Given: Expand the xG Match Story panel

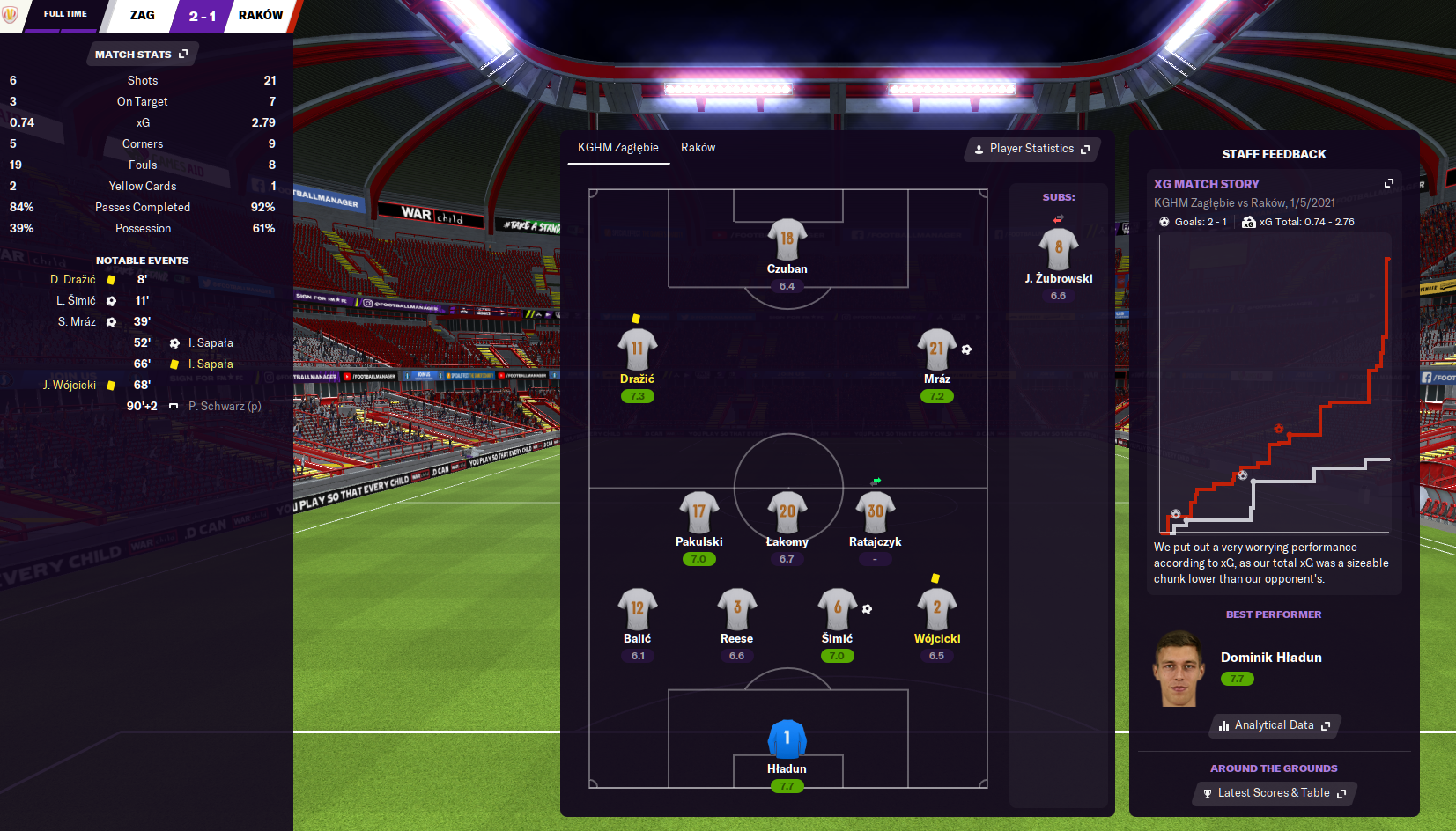Looking at the screenshot, I should pyautogui.click(x=1389, y=183).
